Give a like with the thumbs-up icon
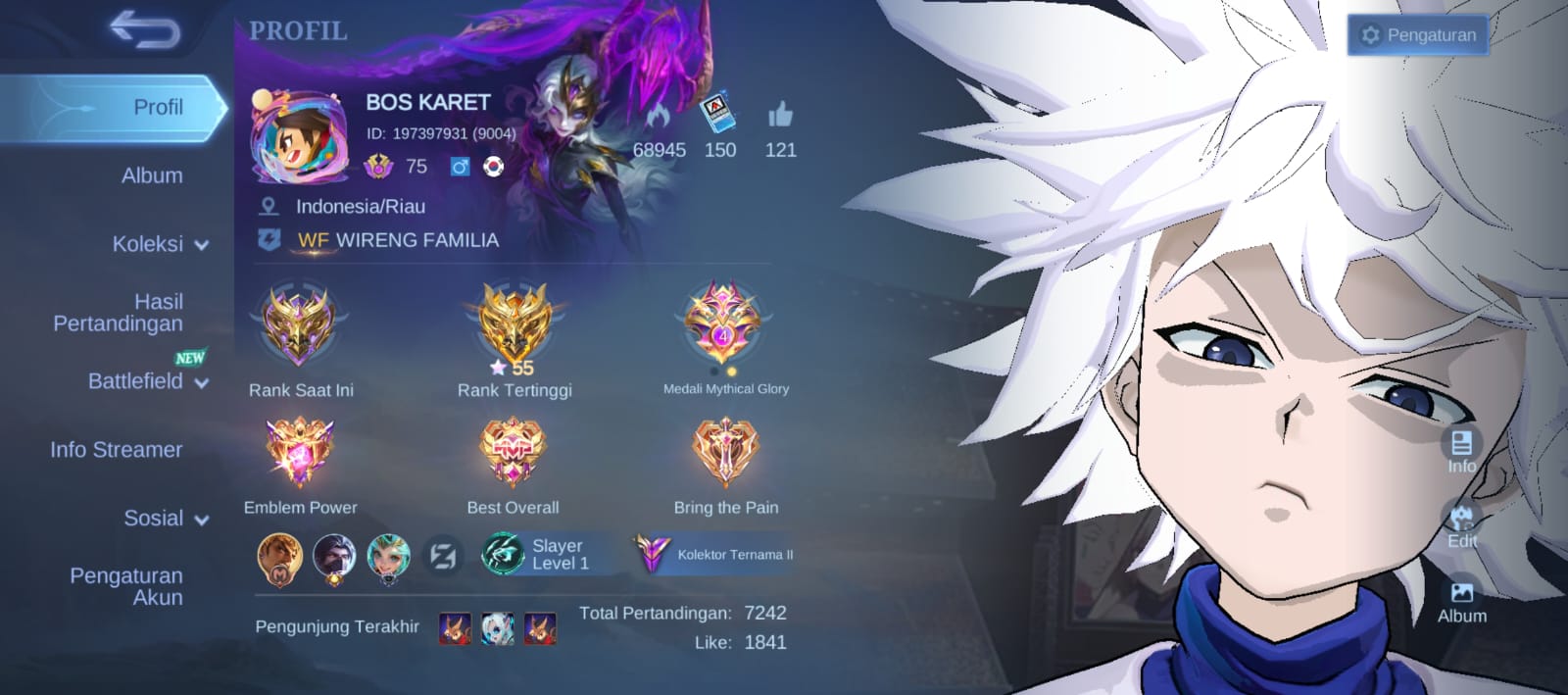The image size is (1568, 695). (780, 116)
